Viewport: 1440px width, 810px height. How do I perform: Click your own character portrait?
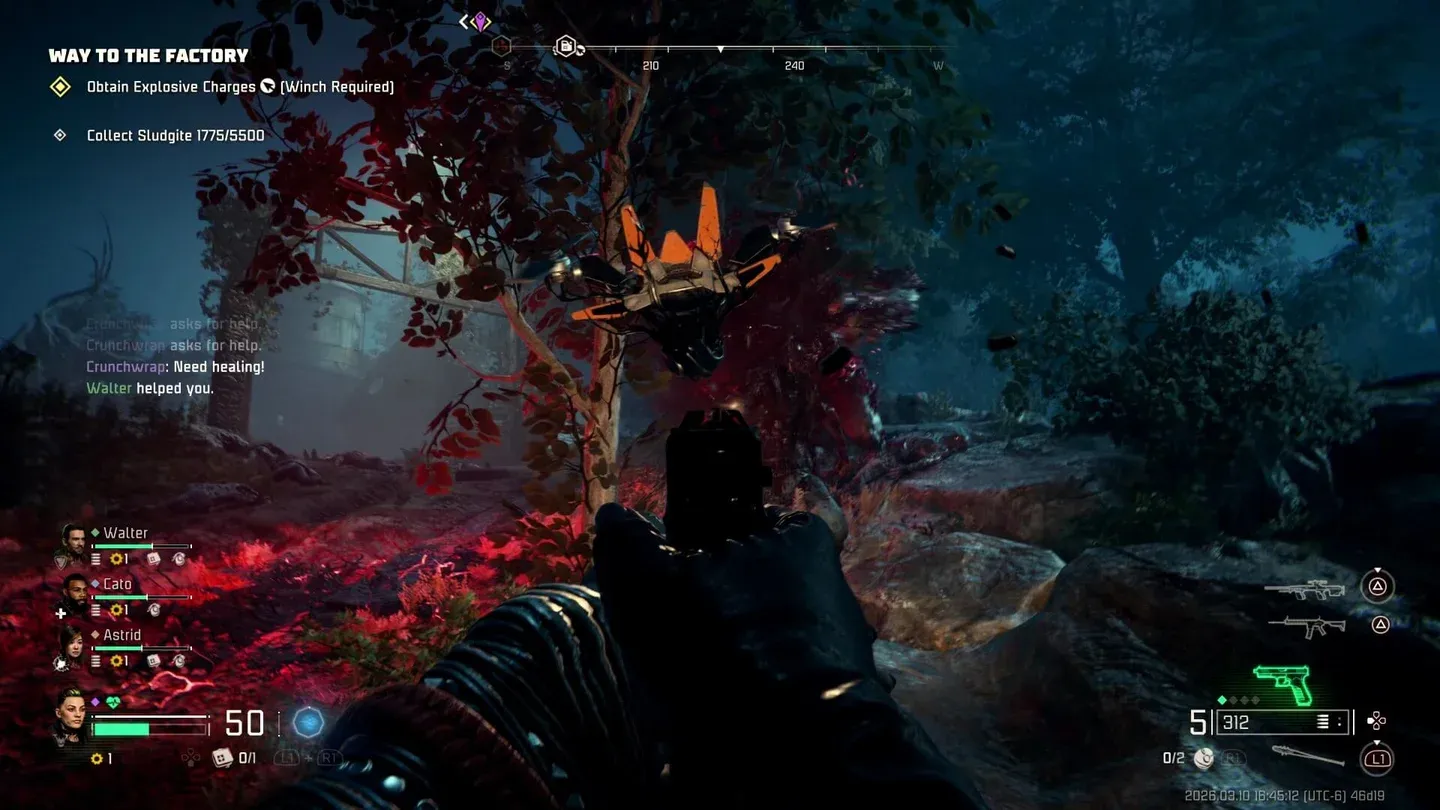point(71,714)
